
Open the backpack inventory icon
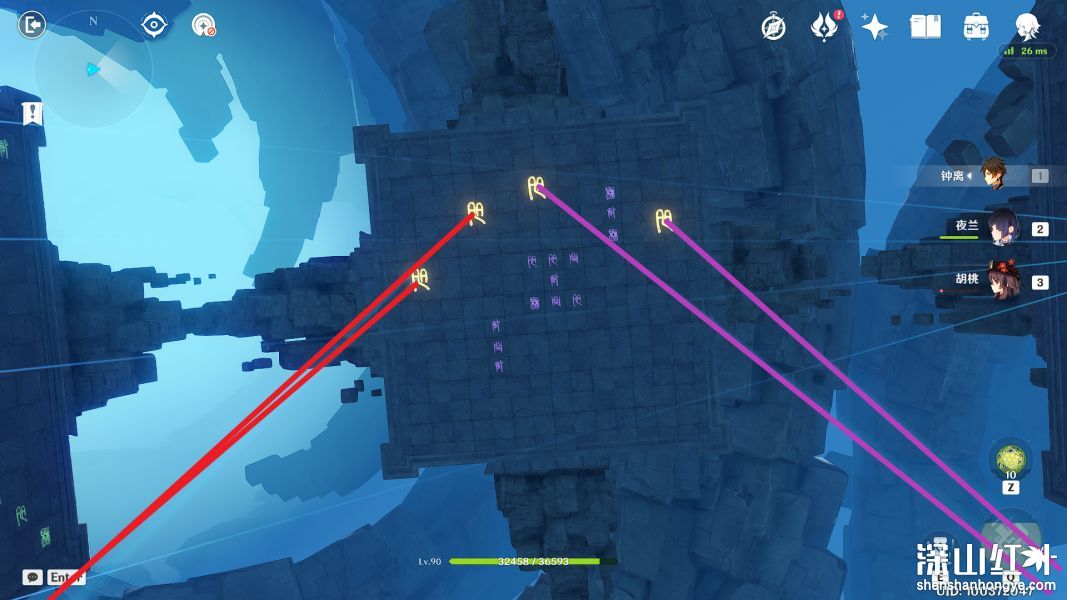click(x=976, y=27)
